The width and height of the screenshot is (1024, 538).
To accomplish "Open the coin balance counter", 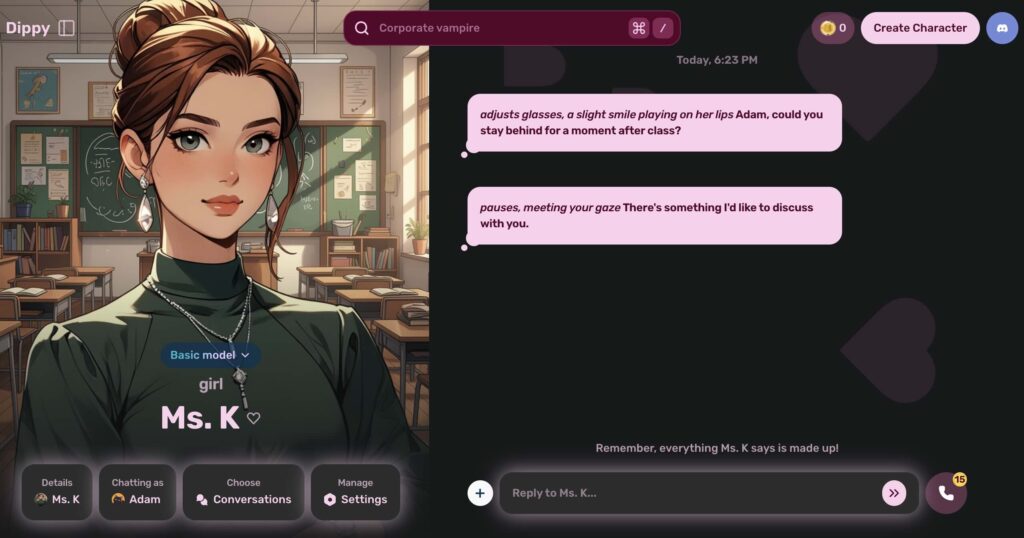I will 832,28.
